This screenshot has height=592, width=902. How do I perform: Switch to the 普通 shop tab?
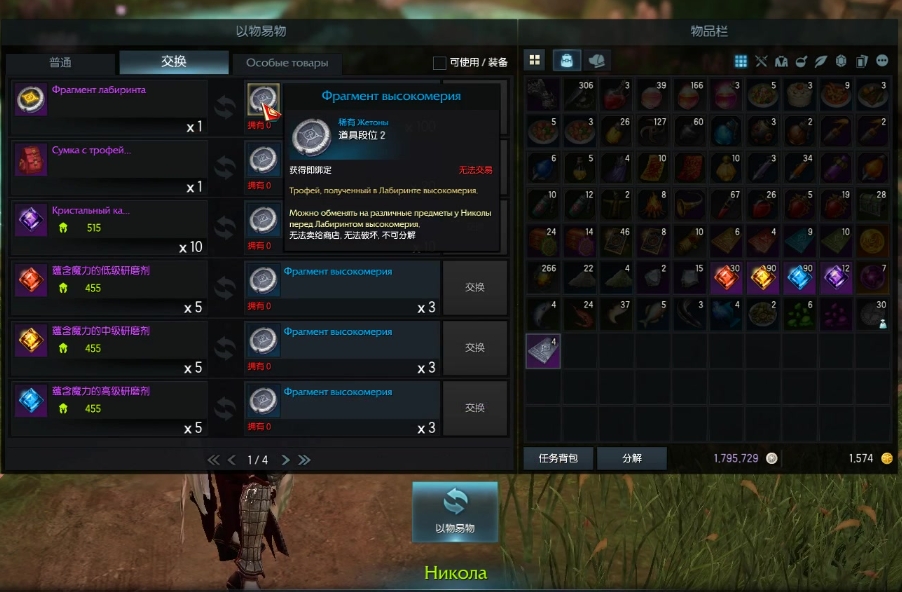point(60,62)
